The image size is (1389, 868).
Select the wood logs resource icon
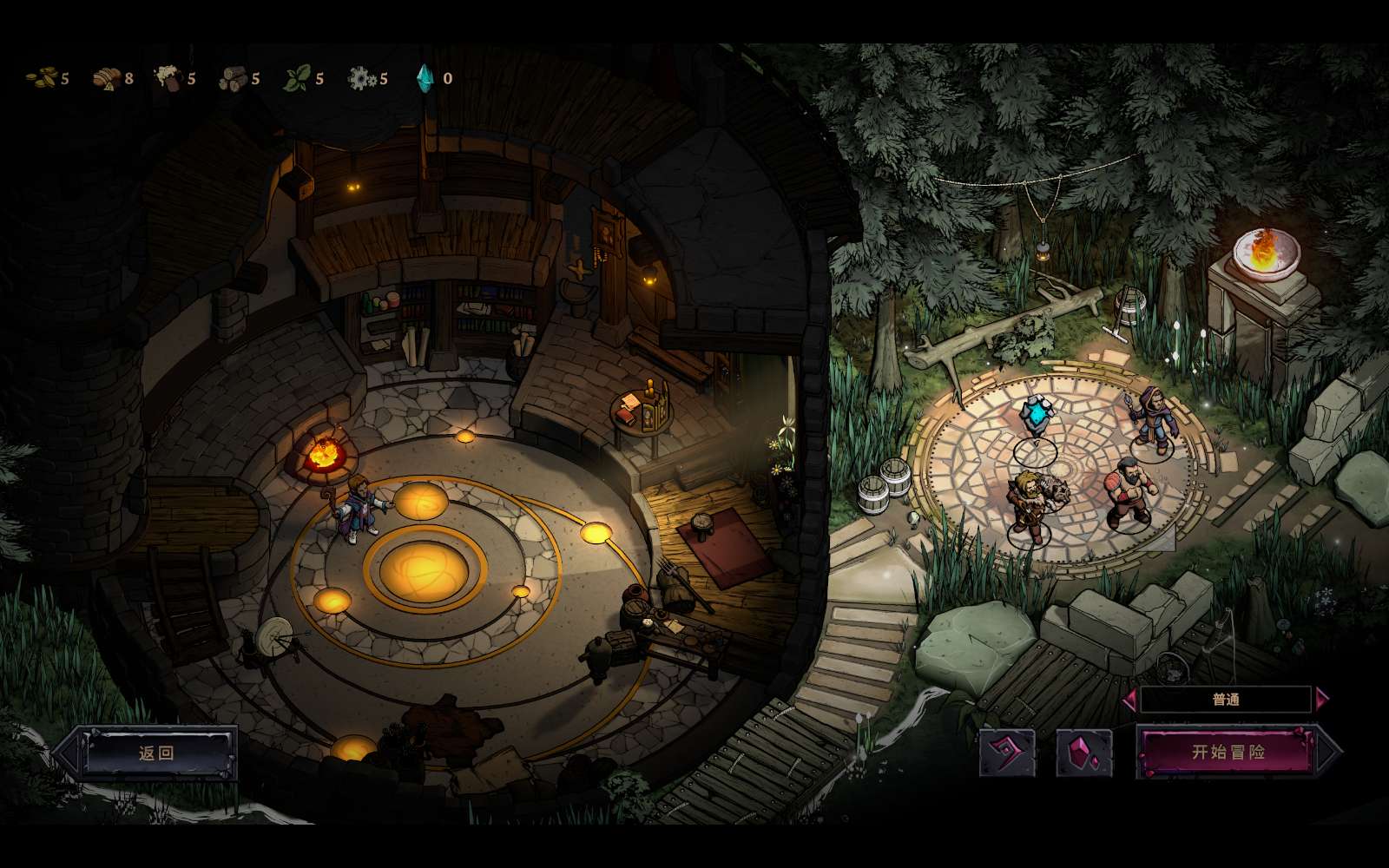point(233,79)
